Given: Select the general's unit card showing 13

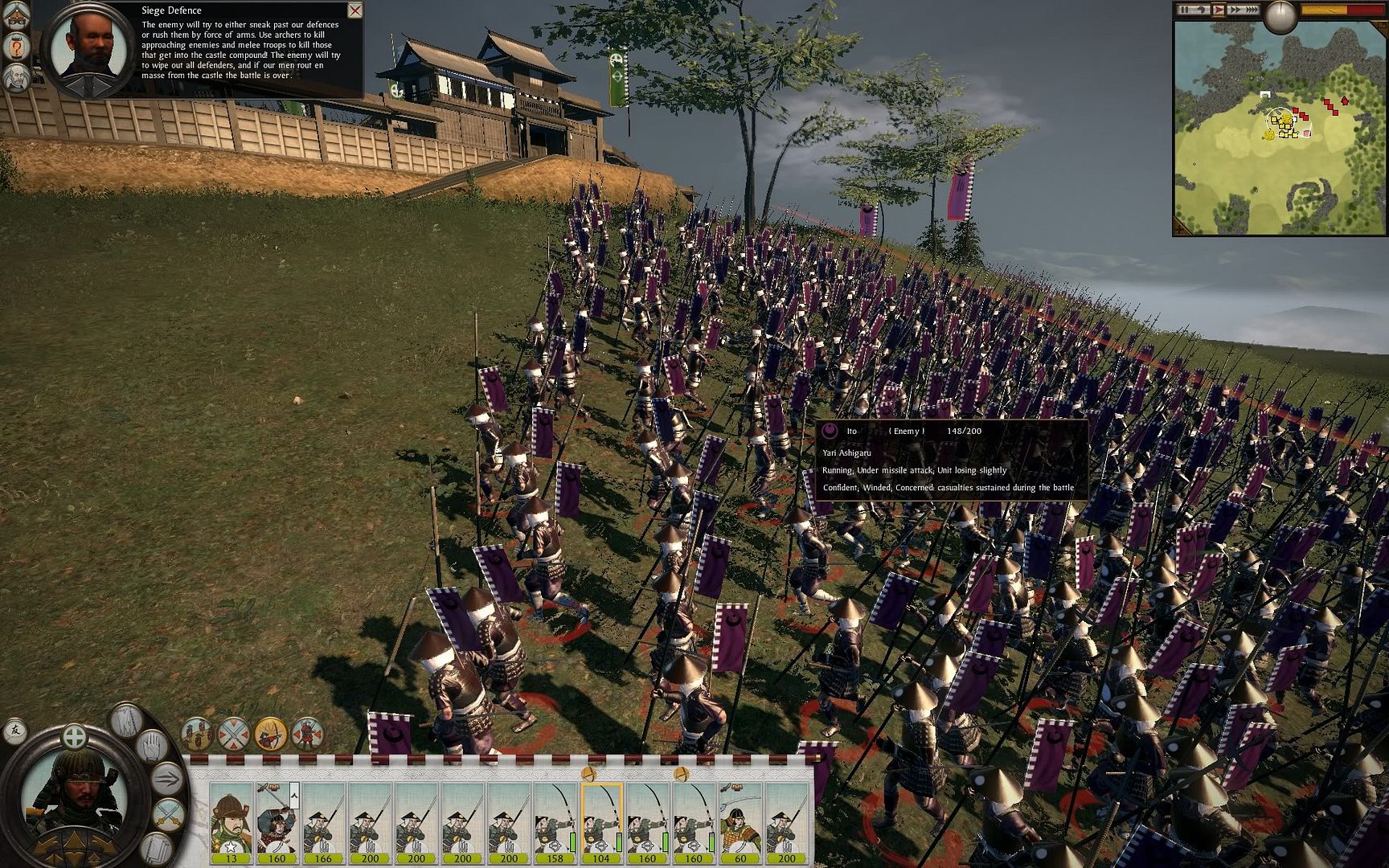Looking at the screenshot, I should pos(231,821).
